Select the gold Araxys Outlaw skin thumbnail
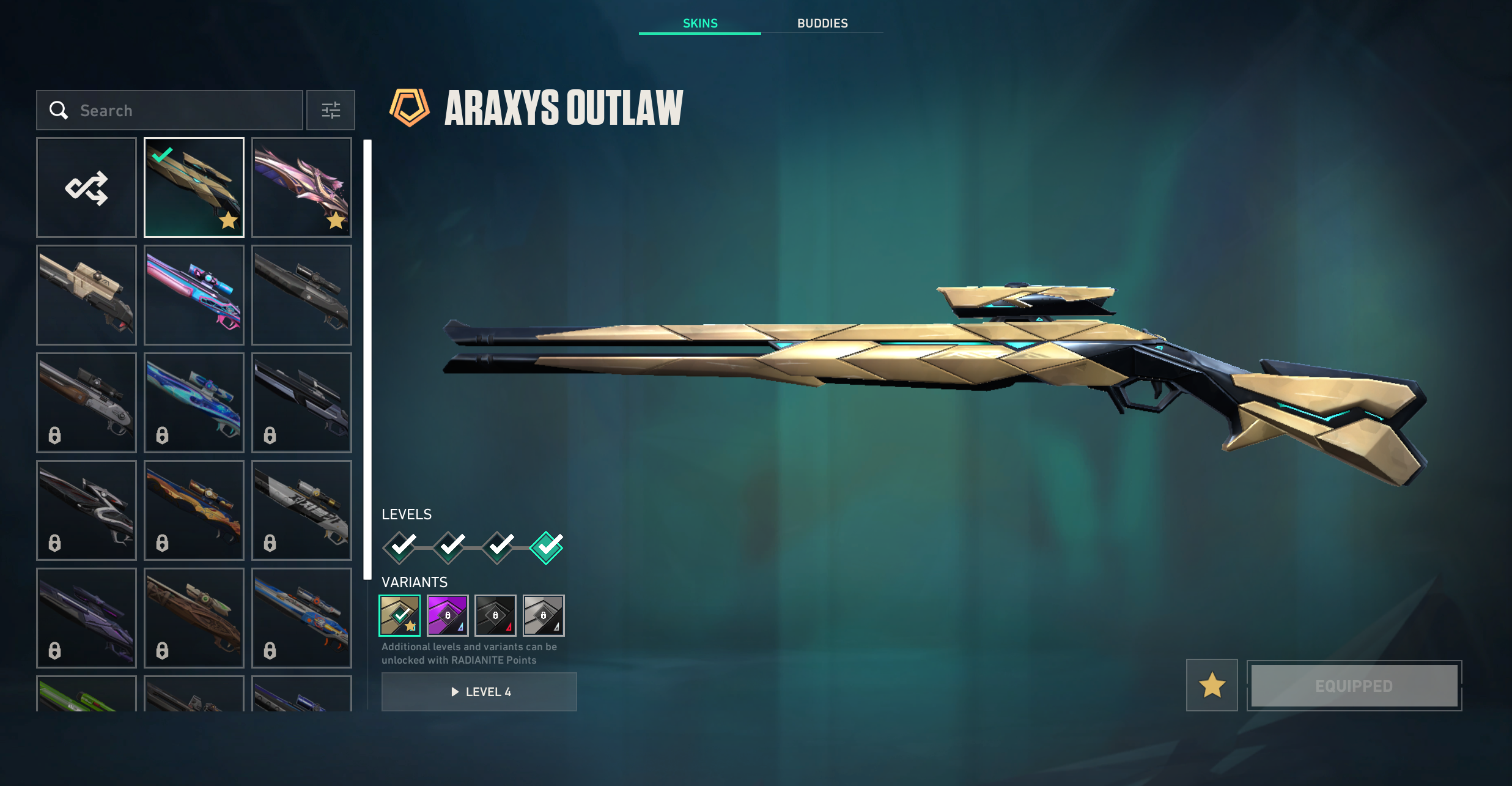This screenshot has height=786, width=1512. coord(194,187)
